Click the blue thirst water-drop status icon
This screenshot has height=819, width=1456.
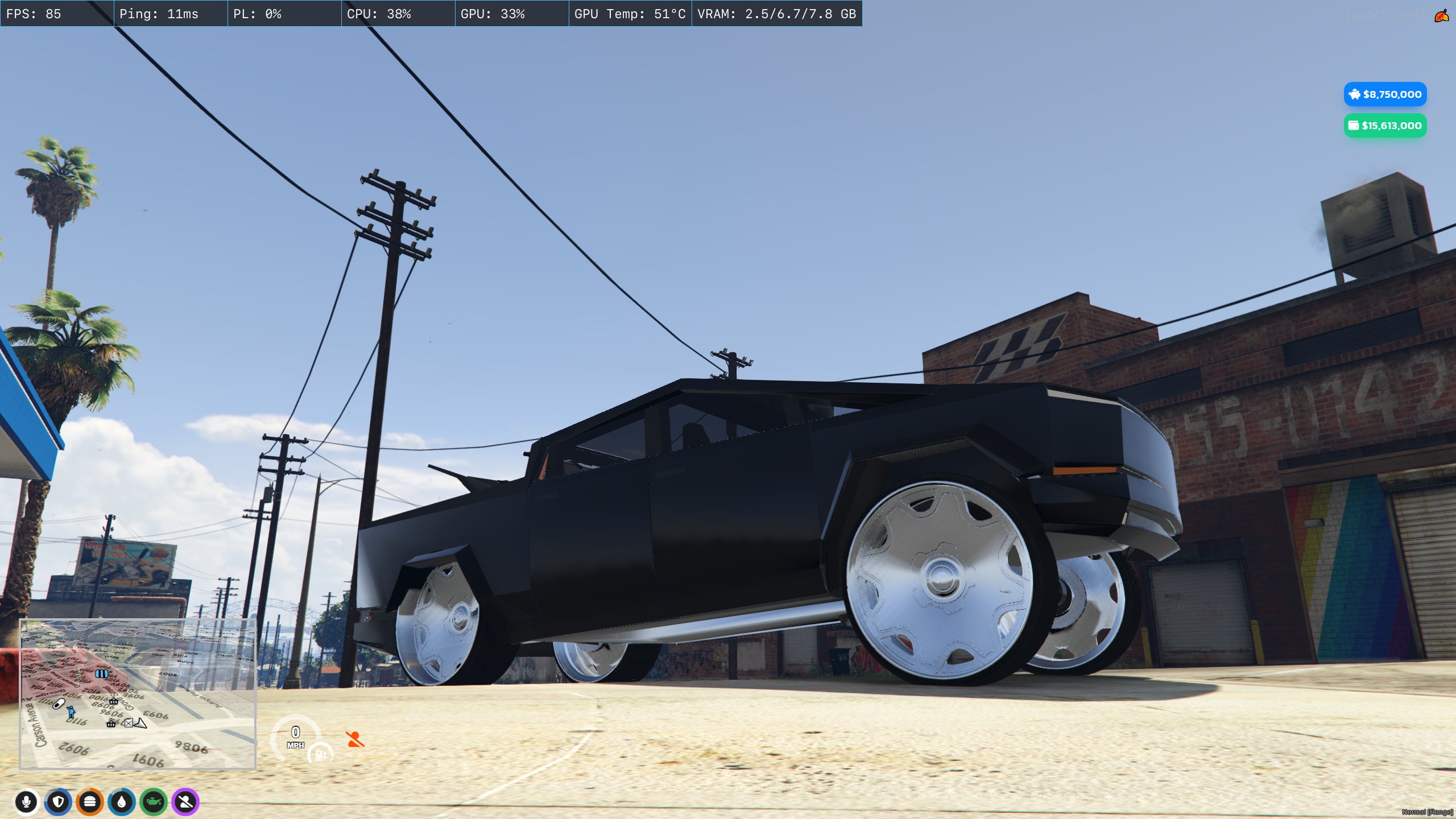pos(122,802)
